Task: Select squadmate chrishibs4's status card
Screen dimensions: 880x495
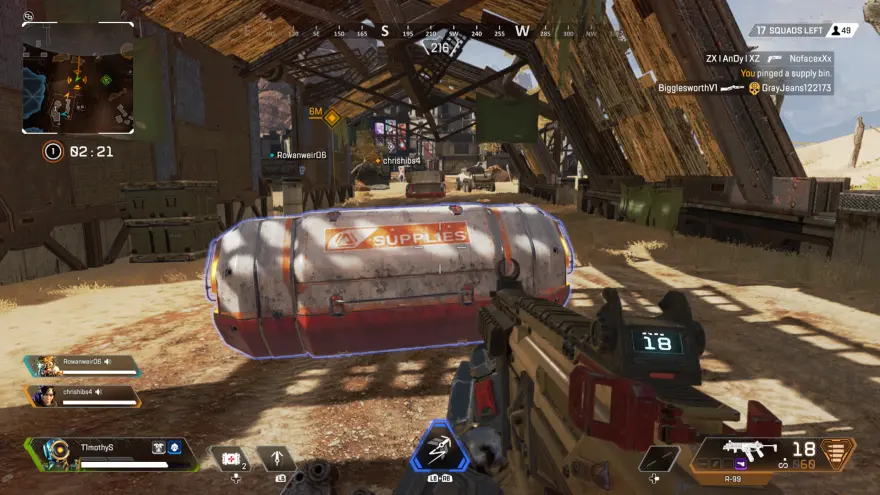Action: click(x=84, y=396)
